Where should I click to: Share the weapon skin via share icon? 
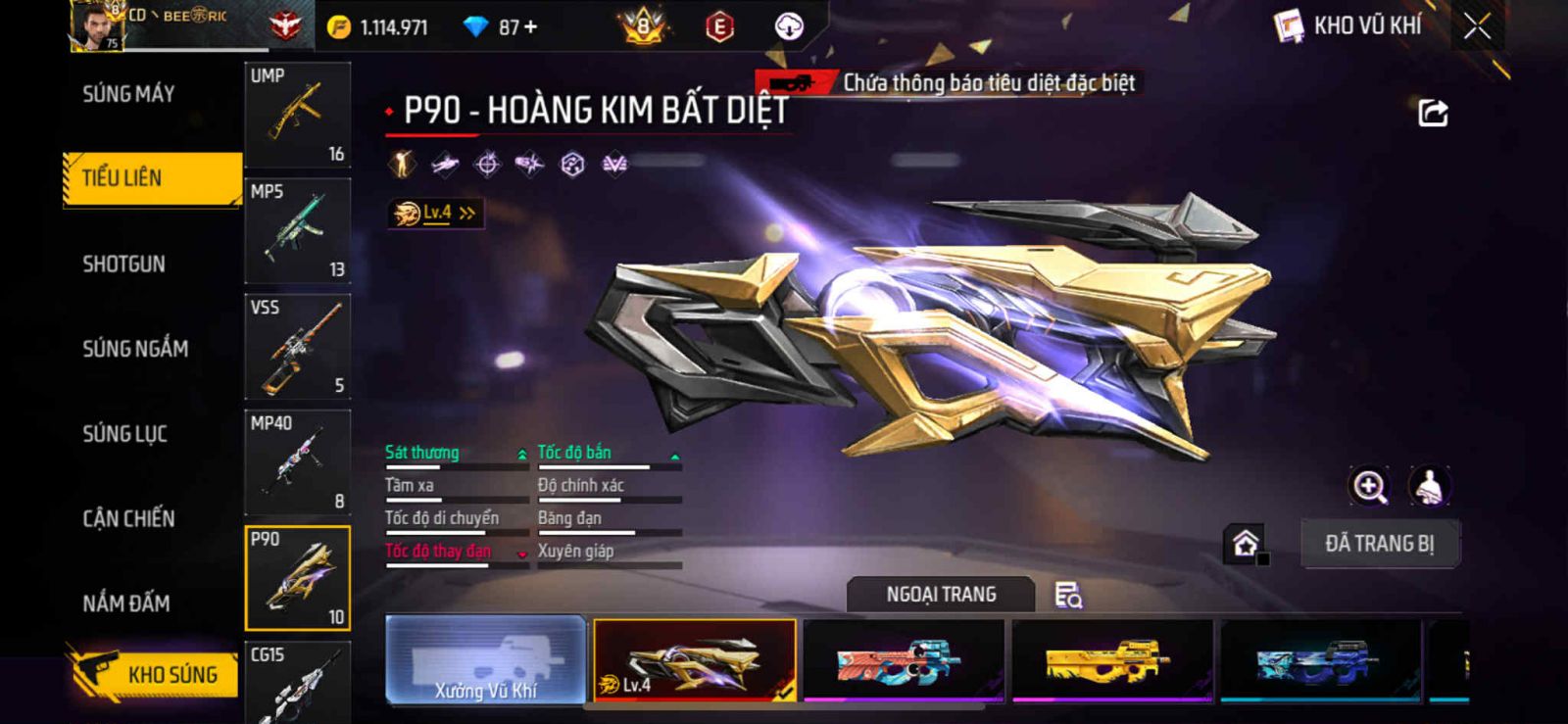pos(1433,114)
